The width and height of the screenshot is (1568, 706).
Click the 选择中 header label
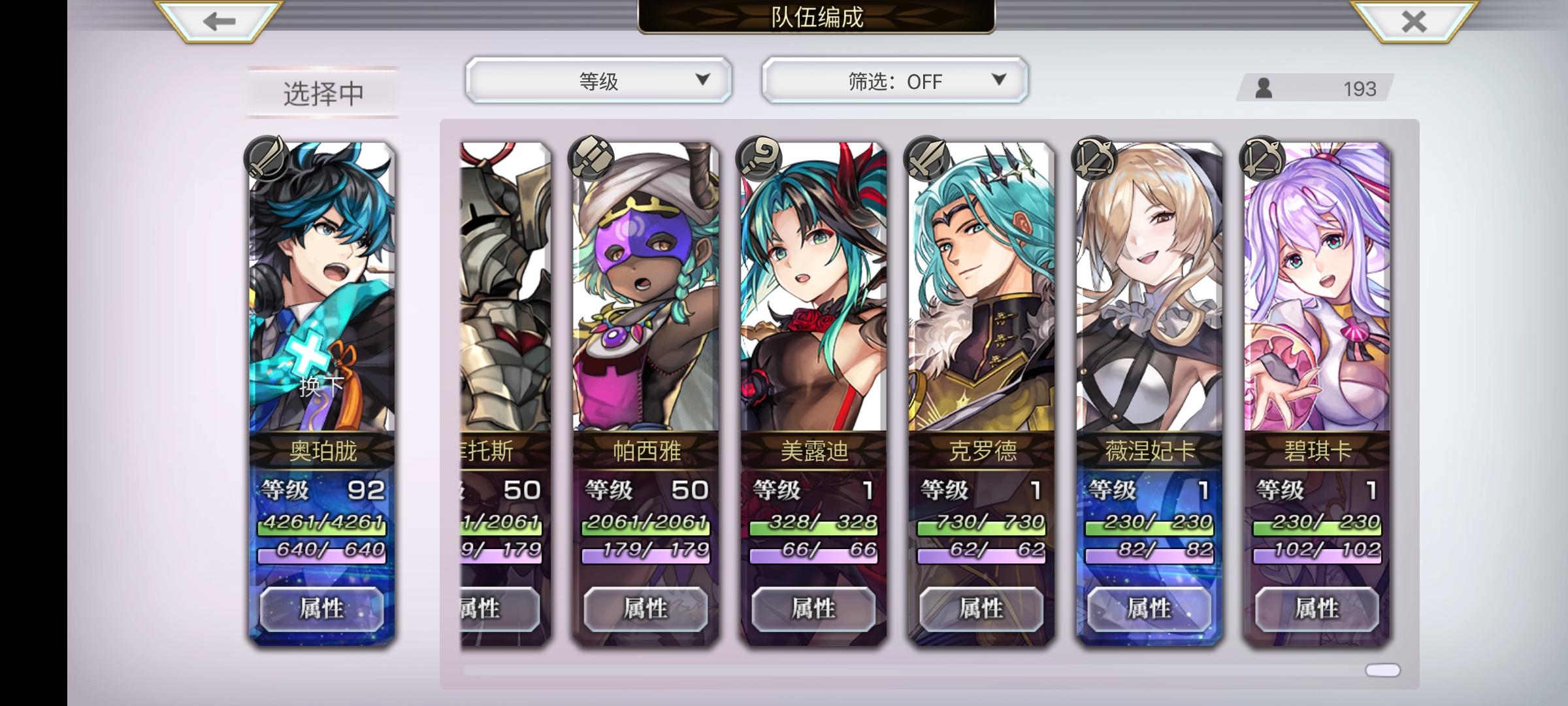321,92
